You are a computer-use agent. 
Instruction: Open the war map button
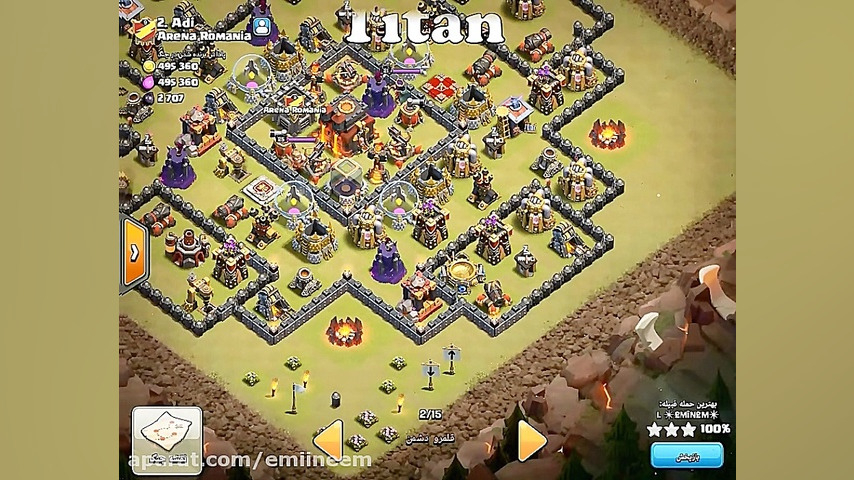[x=166, y=435]
